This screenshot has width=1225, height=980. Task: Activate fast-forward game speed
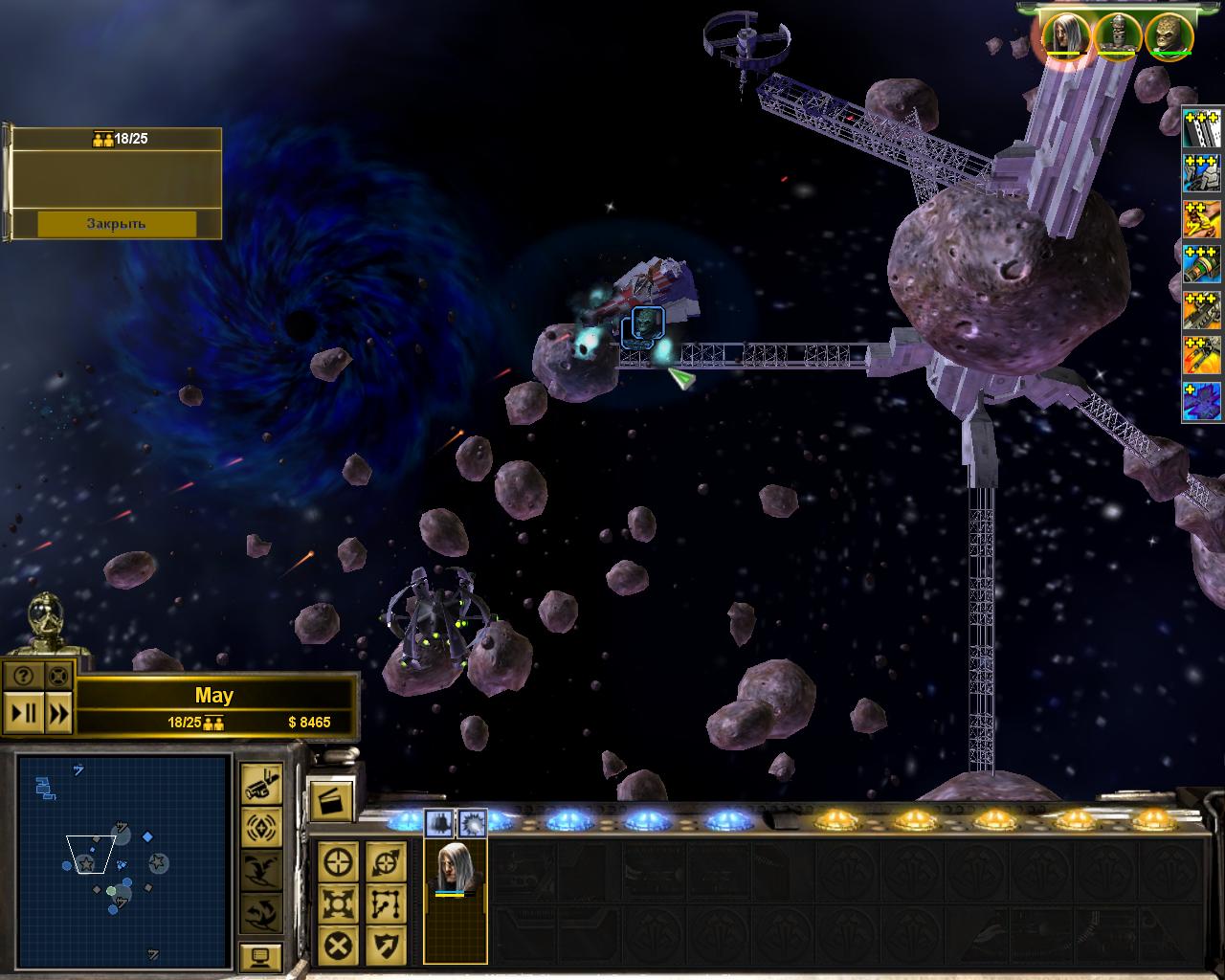tap(57, 713)
